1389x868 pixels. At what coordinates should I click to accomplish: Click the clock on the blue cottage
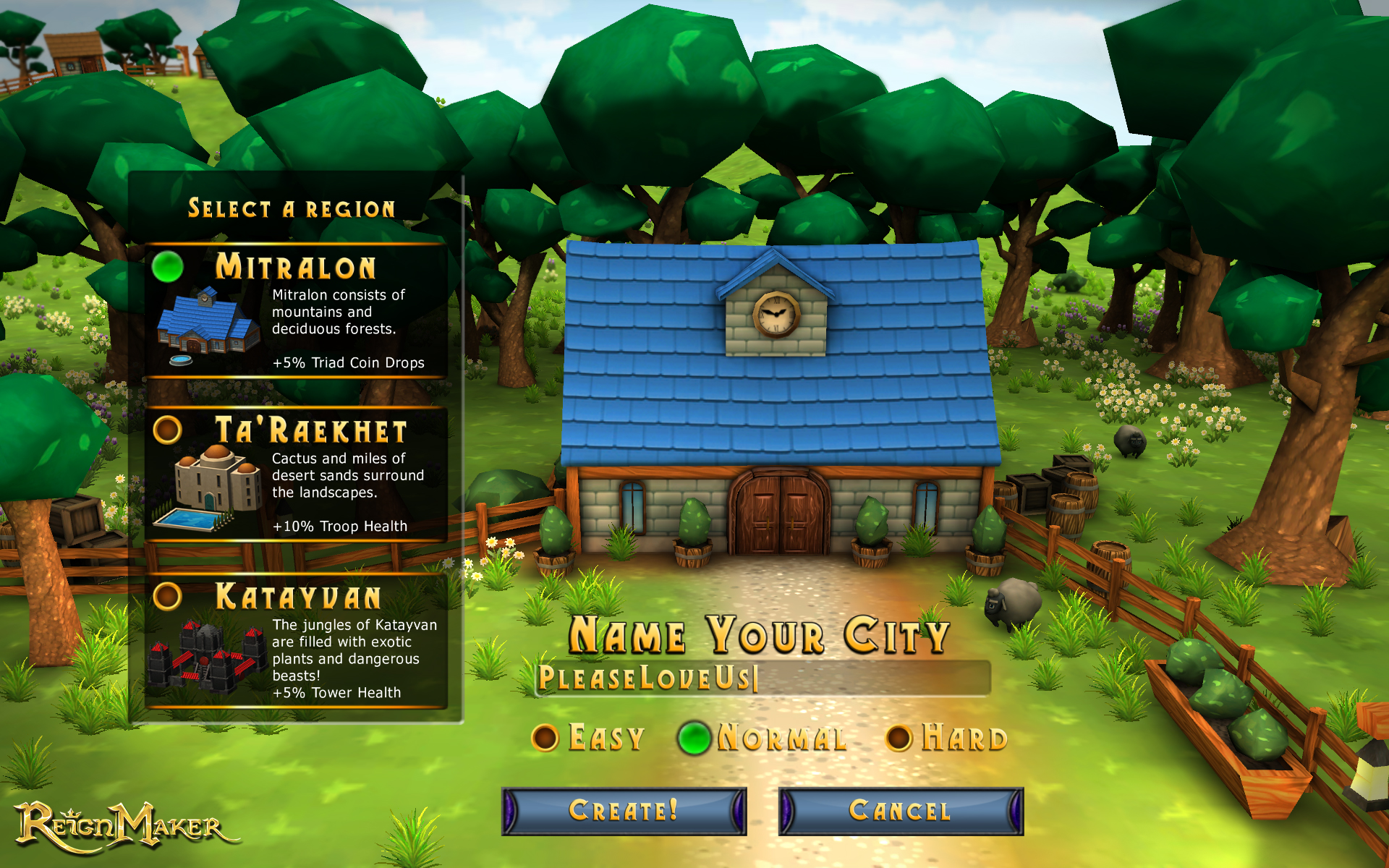(777, 314)
